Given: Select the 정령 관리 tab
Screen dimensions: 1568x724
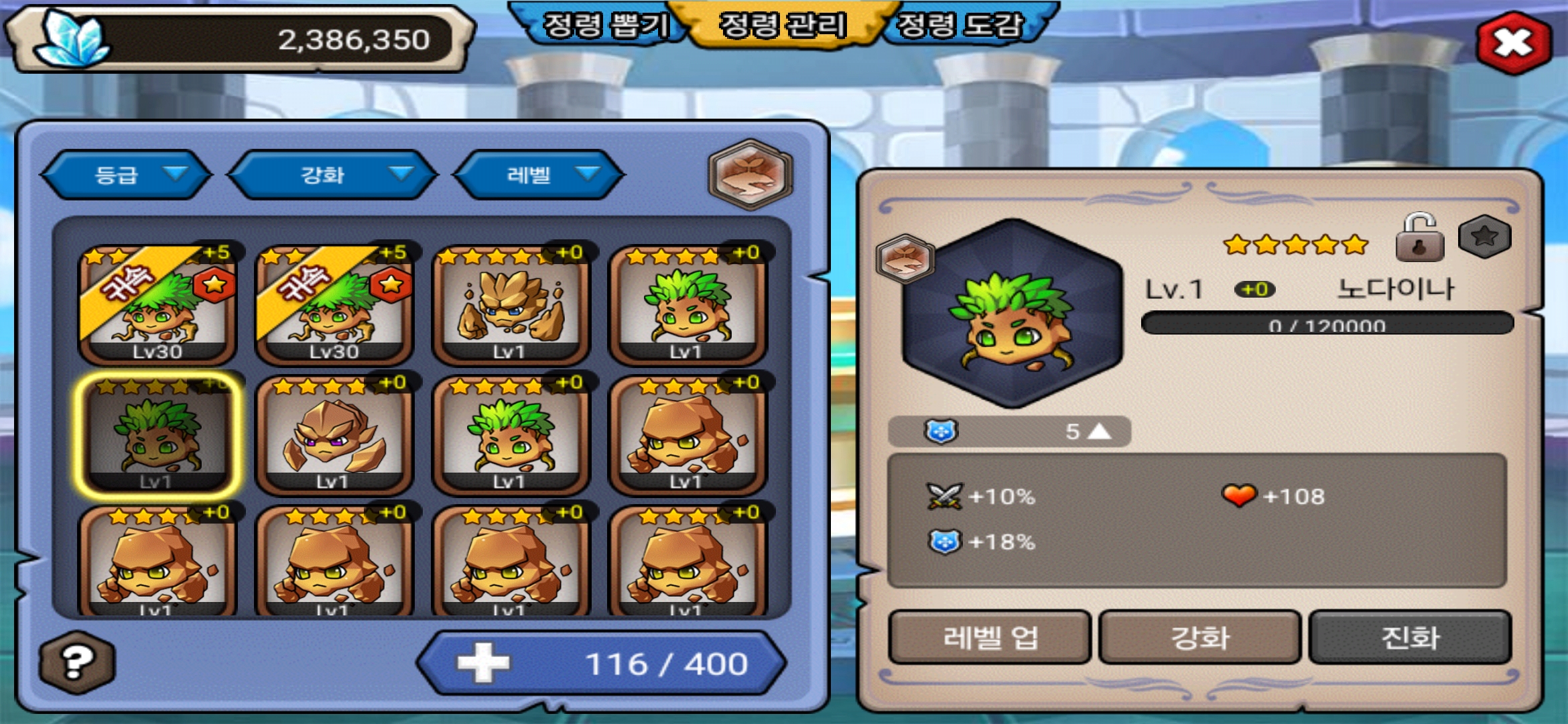Looking at the screenshot, I should pyautogui.click(x=783, y=25).
